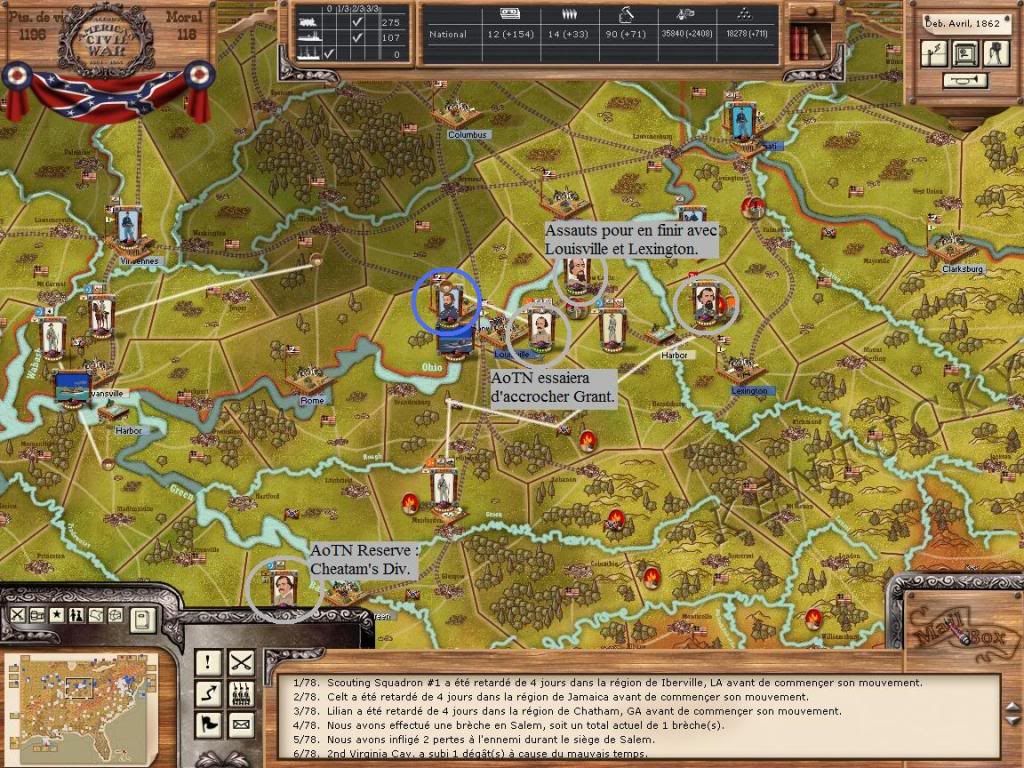
Task: Select the flag message filter
Action: point(209,723)
